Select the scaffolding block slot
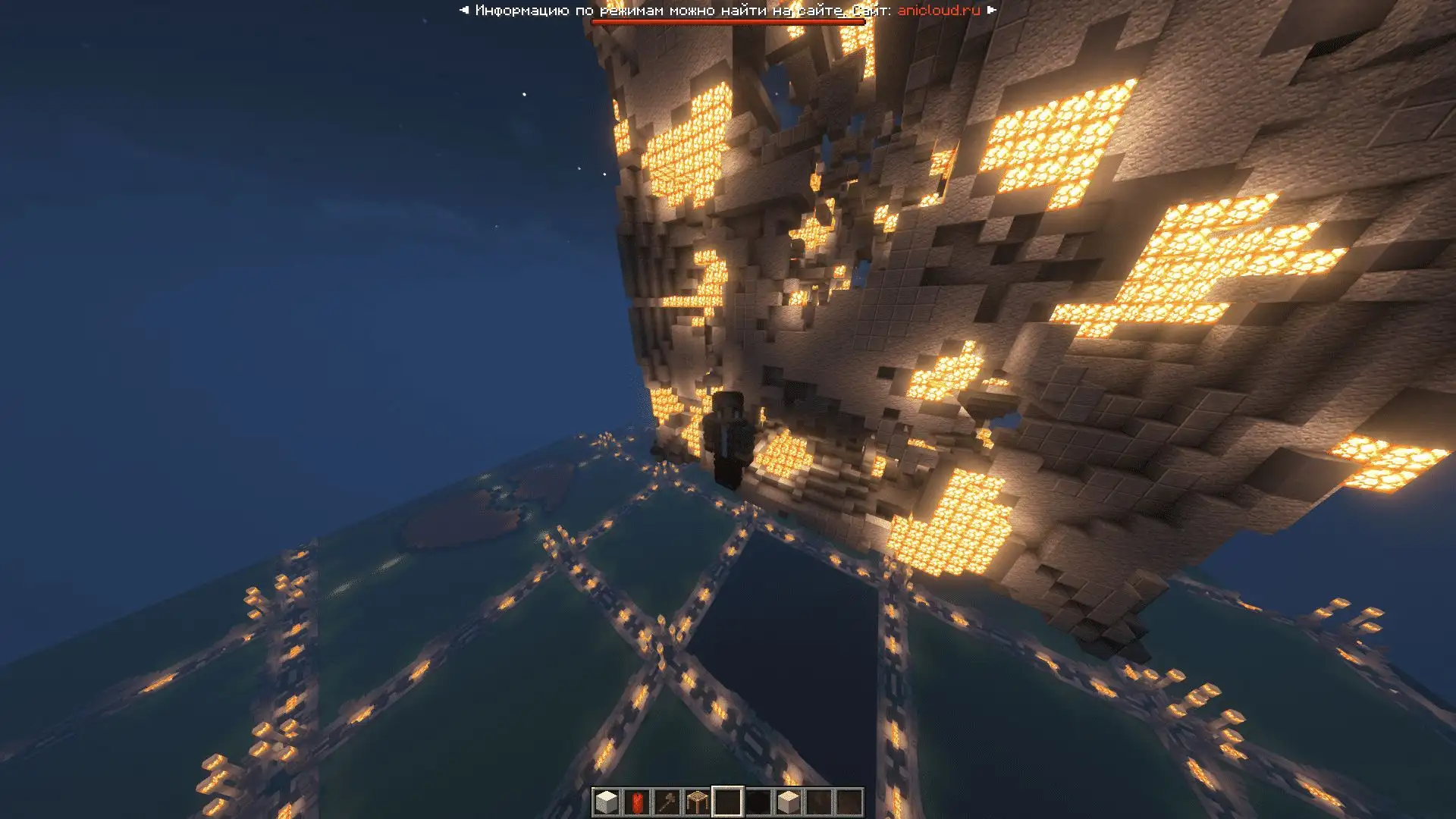 pos(697,802)
